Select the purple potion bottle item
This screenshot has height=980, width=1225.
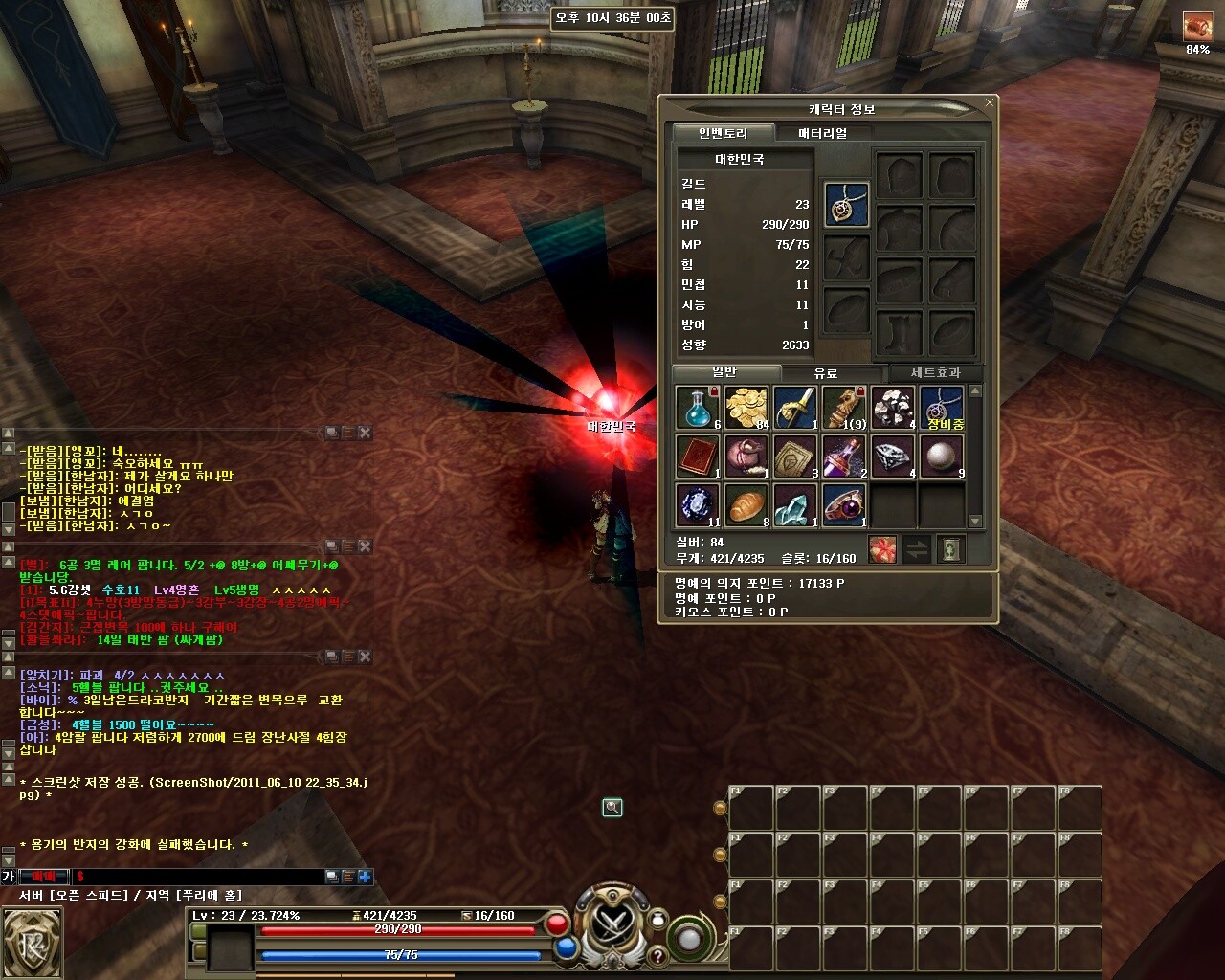(x=844, y=457)
